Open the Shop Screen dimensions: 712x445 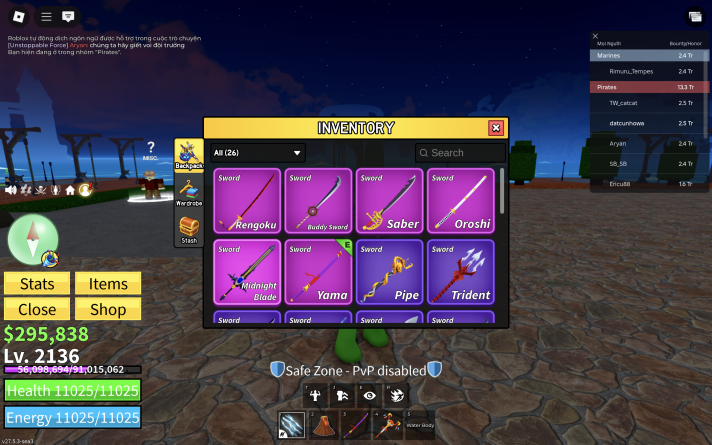[108, 309]
